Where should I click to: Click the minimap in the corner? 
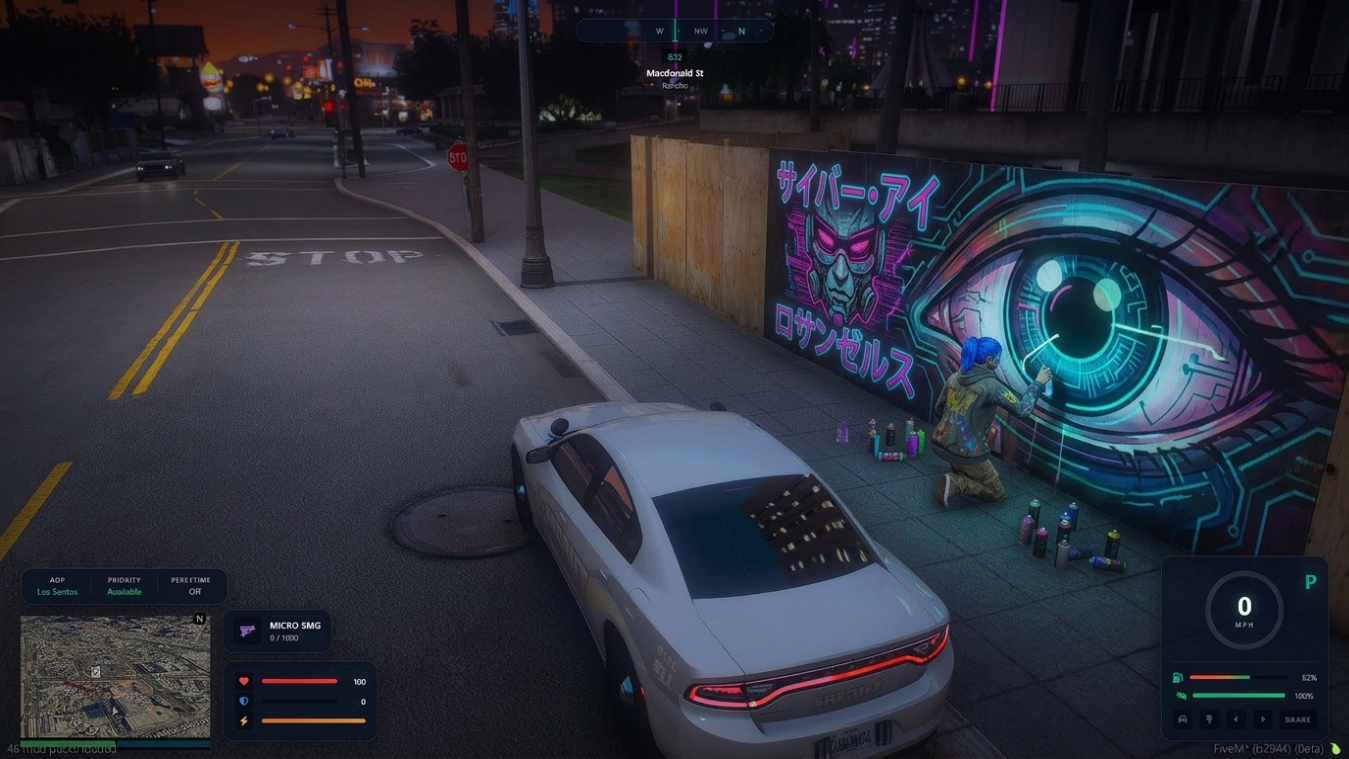pos(115,676)
